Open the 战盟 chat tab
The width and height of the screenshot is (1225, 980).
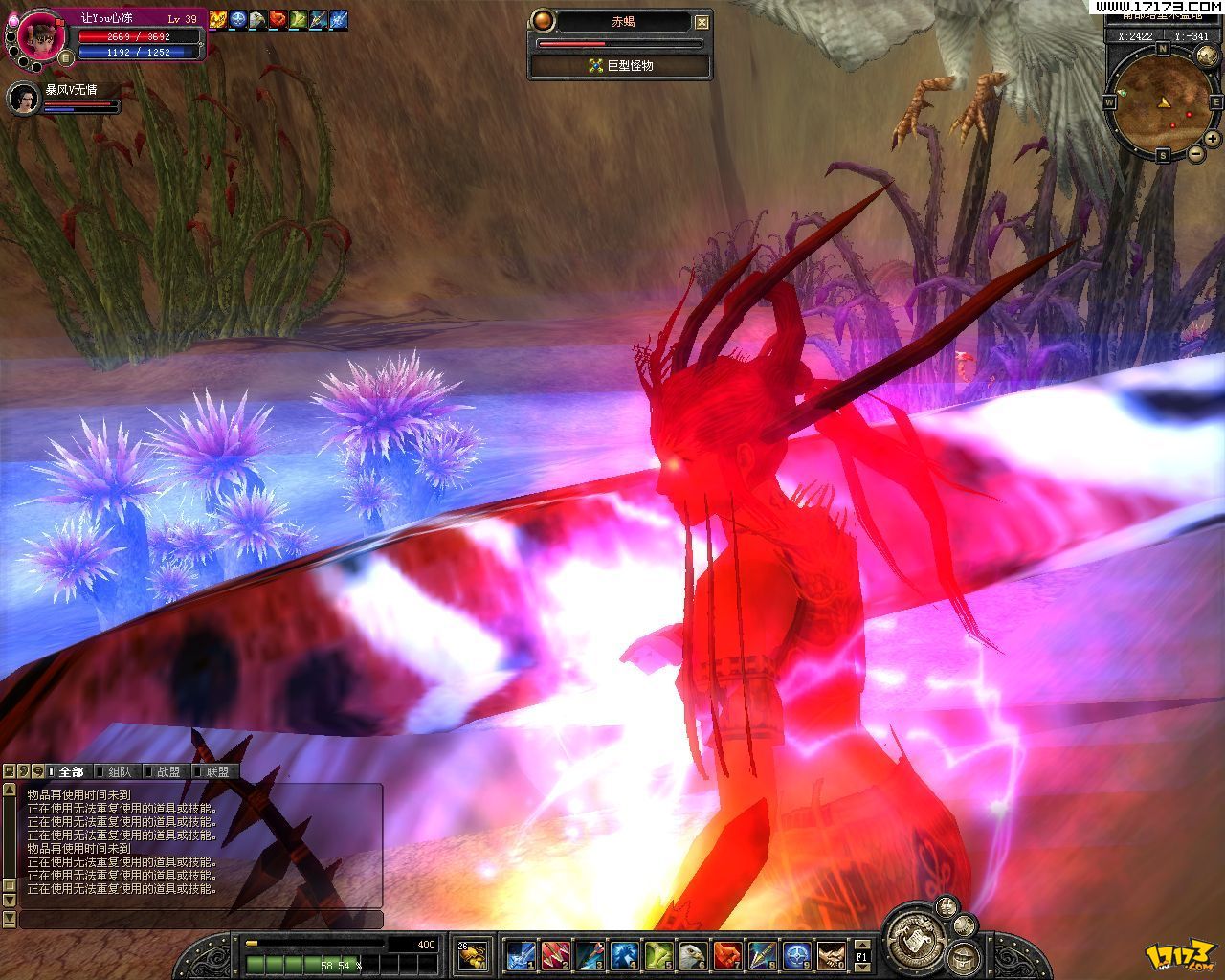point(168,771)
